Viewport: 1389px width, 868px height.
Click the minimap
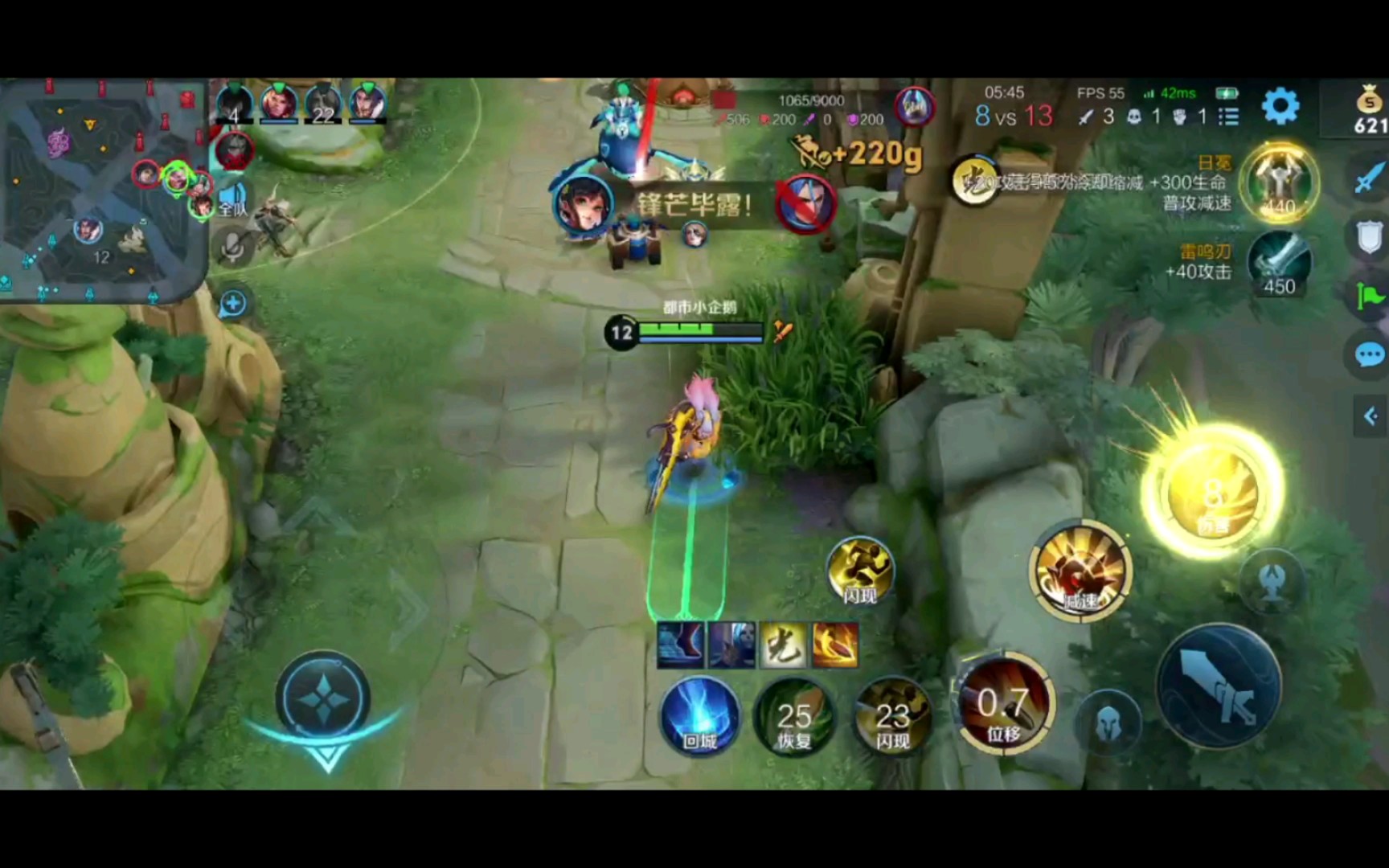pos(102,190)
